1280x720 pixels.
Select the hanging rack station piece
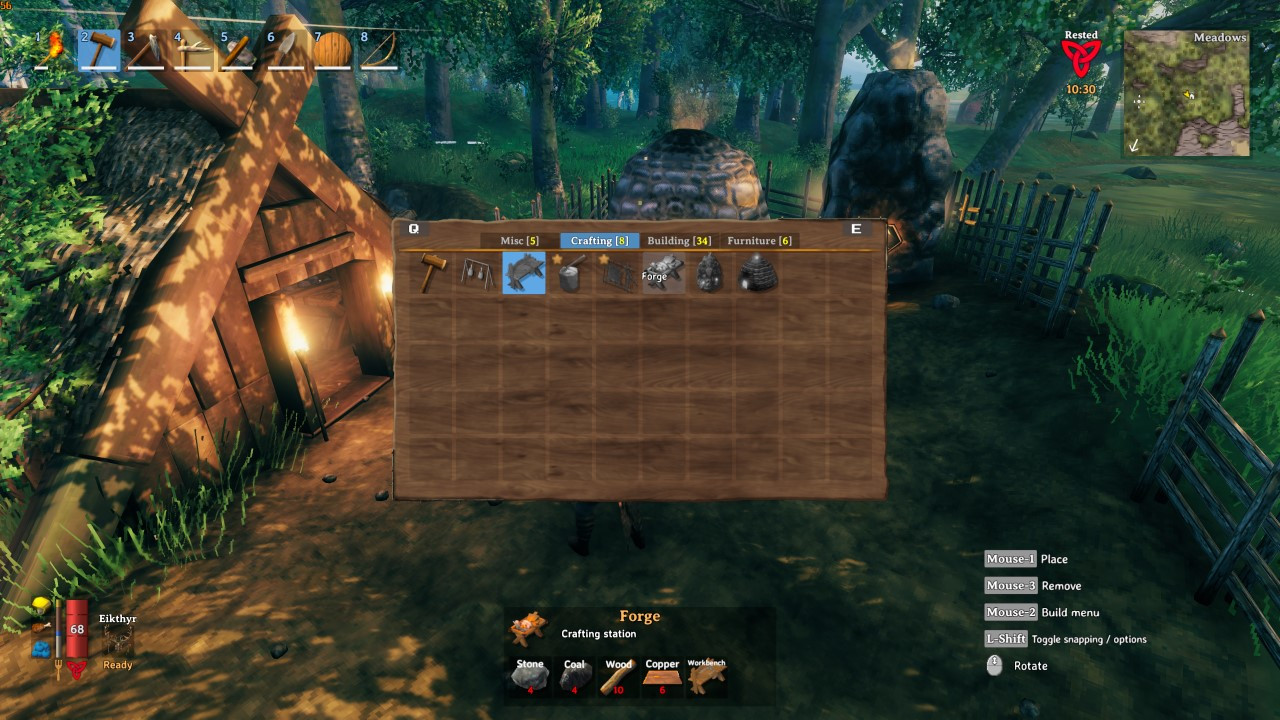point(477,273)
